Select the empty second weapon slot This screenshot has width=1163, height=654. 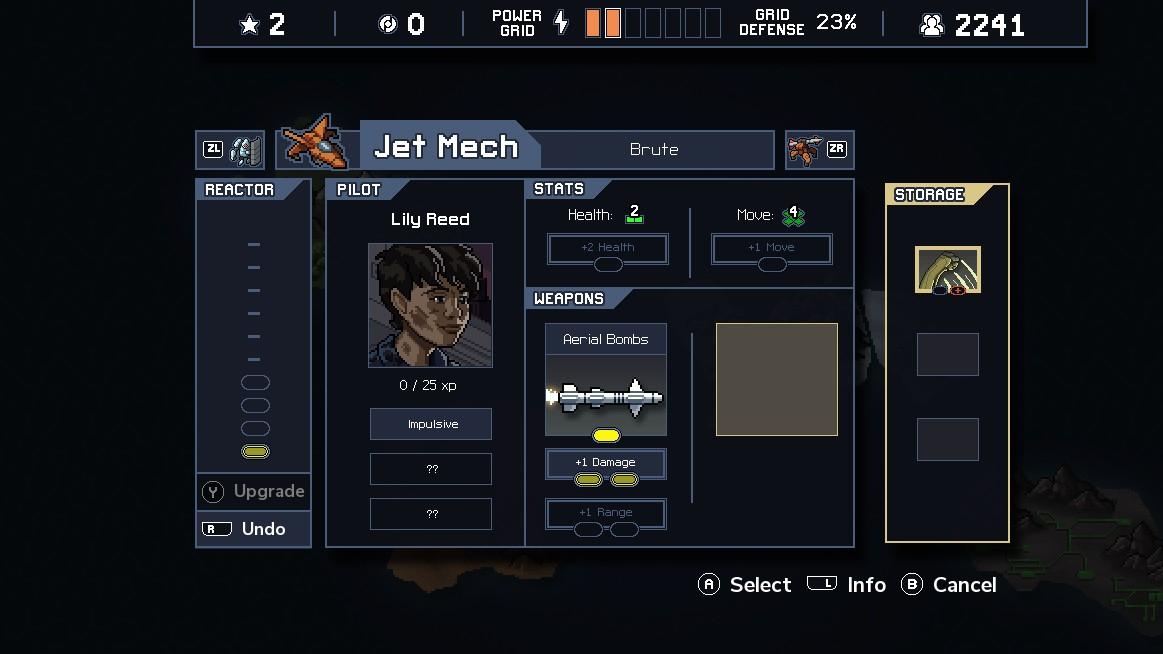pos(777,380)
